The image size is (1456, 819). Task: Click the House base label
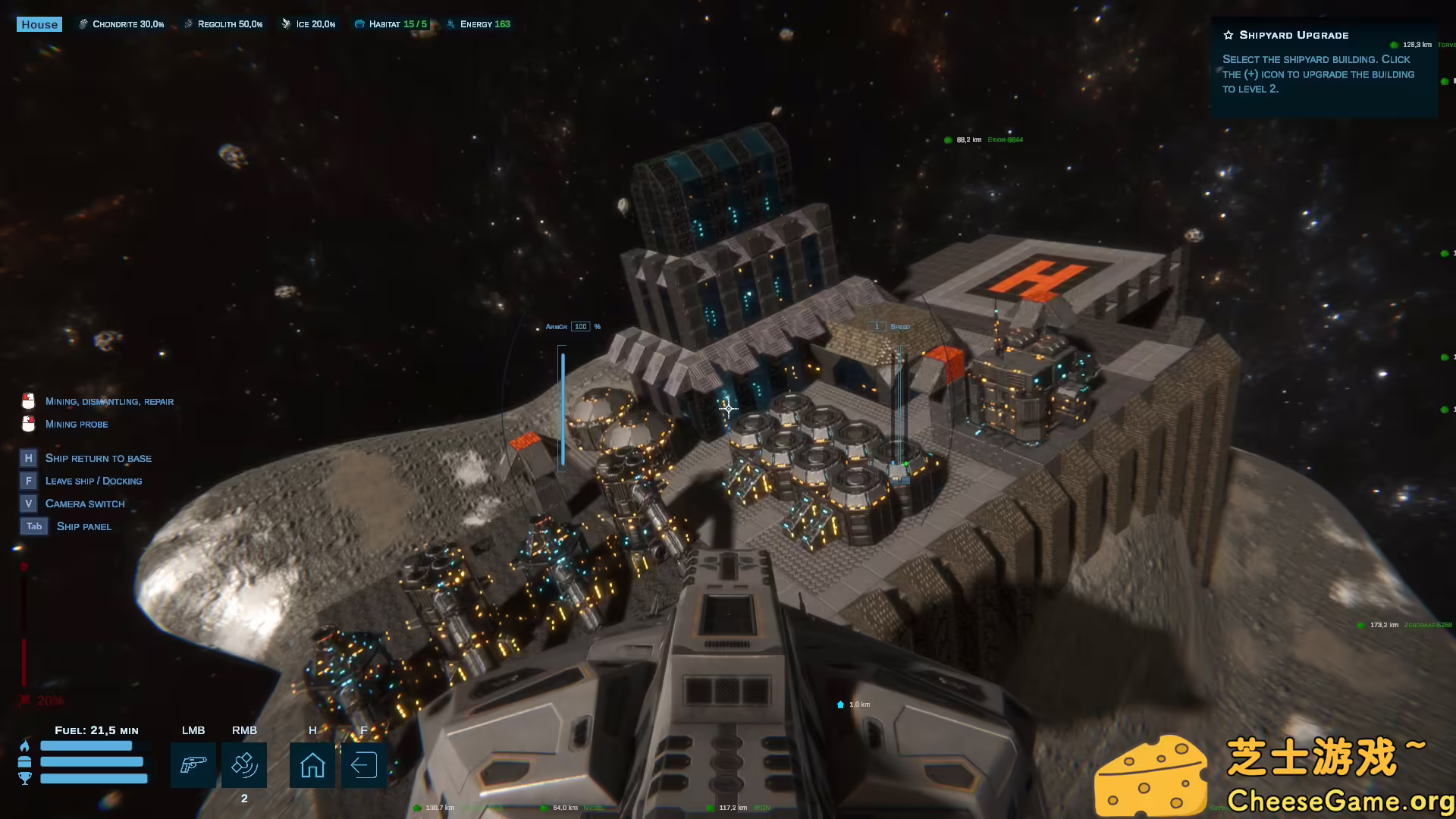click(39, 24)
